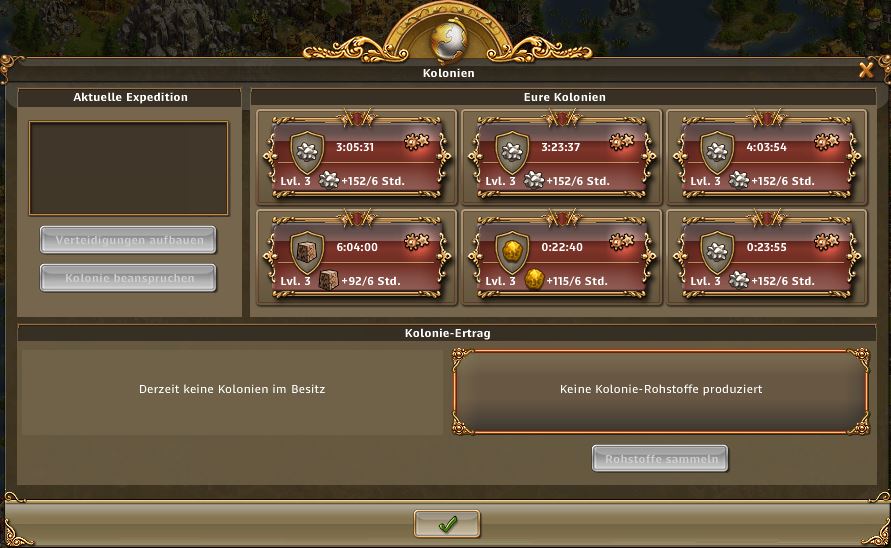Image resolution: width=891 pixels, height=548 pixels.
Task: Close the Kolonien window with the X
Action: click(x=866, y=70)
